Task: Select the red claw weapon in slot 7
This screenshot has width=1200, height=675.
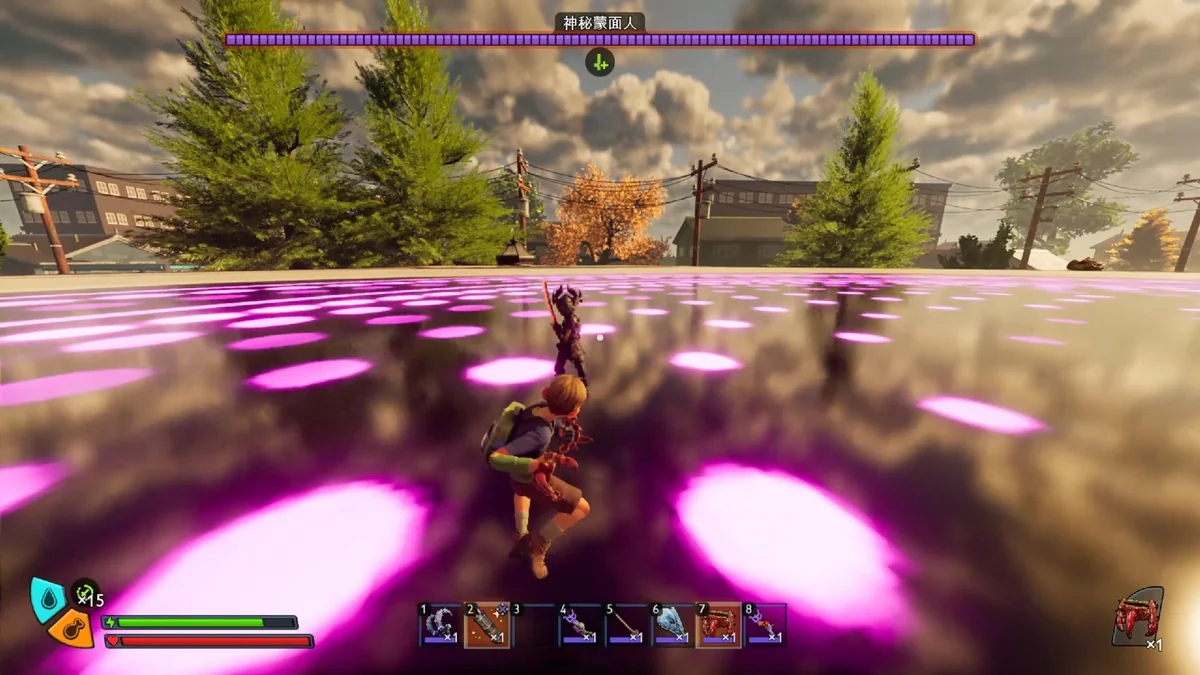Action: pyautogui.click(x=719, y=625)
